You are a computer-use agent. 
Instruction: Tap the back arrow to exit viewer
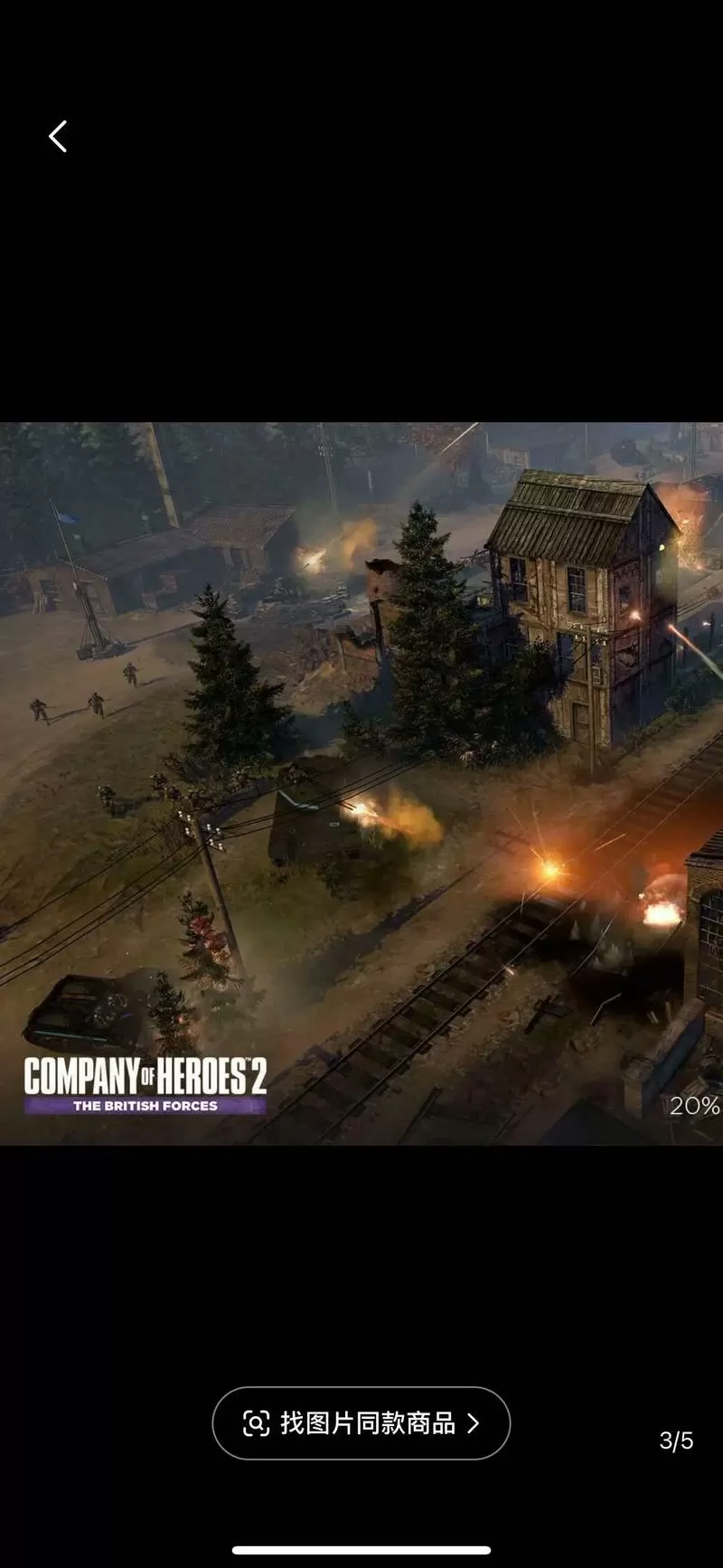tap(58, 137)
